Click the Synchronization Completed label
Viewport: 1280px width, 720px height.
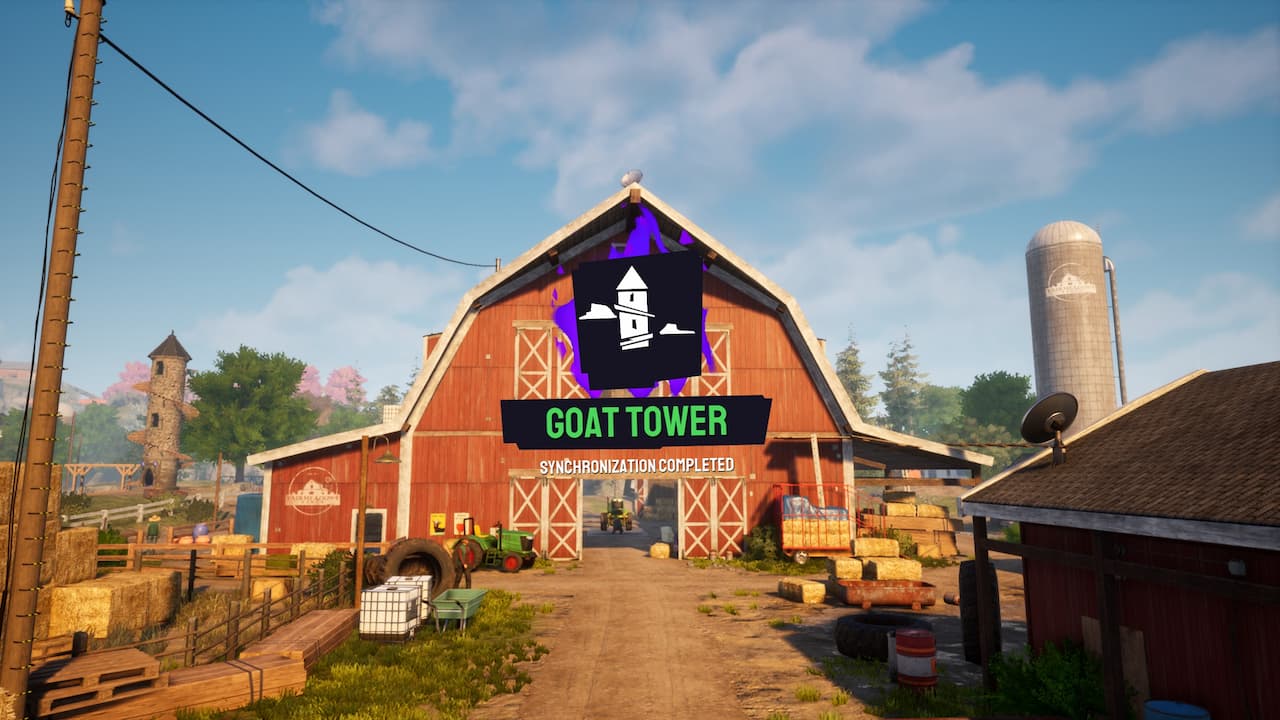[x=637, y=463]
